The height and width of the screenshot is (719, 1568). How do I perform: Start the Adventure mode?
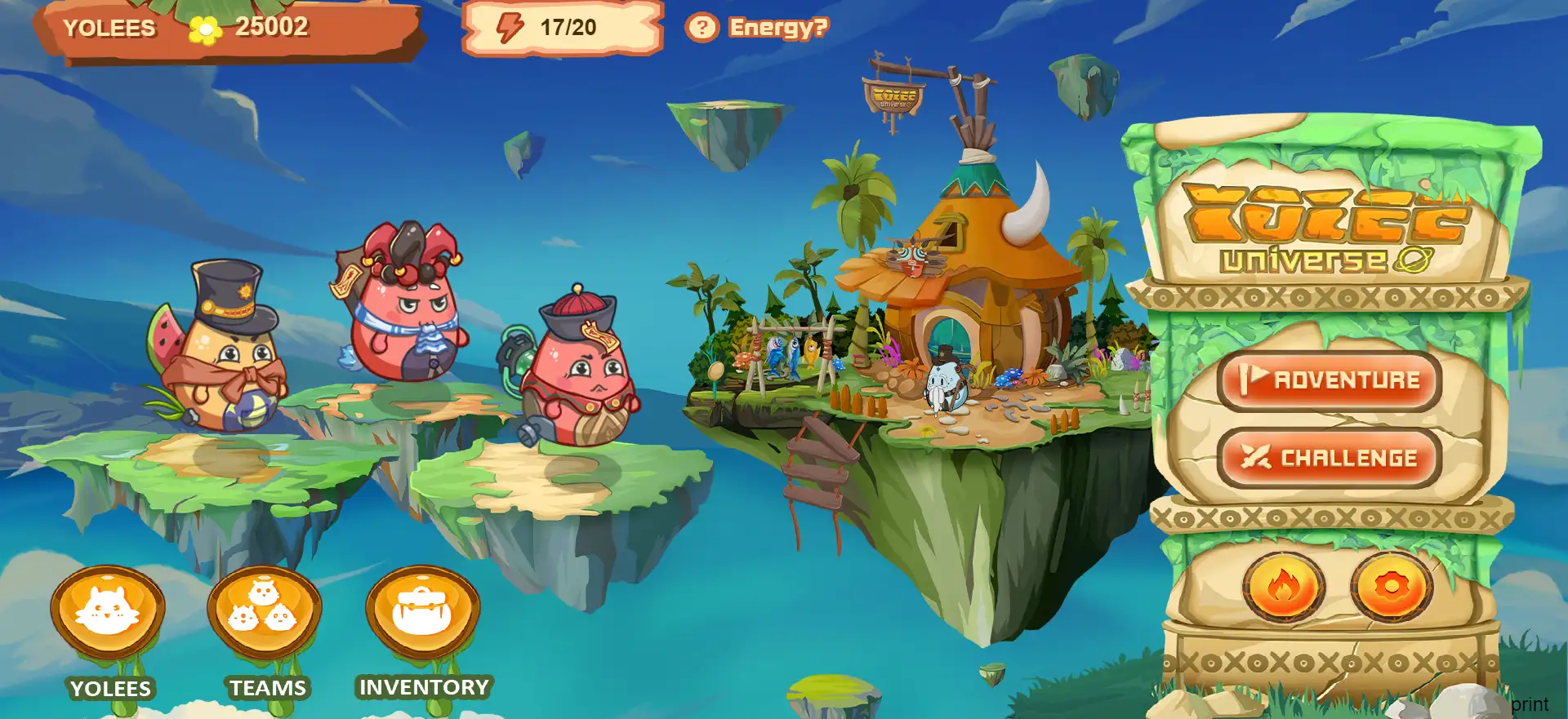pos(1330,380)
